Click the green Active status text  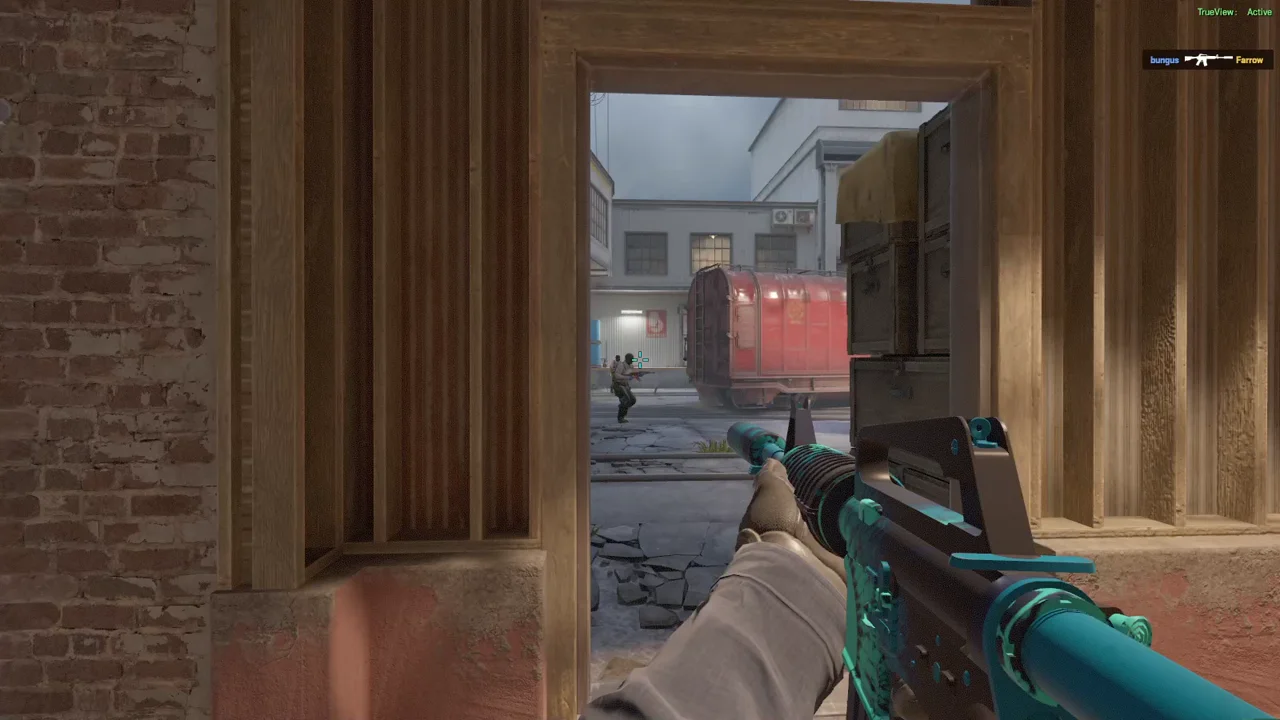1259,12
